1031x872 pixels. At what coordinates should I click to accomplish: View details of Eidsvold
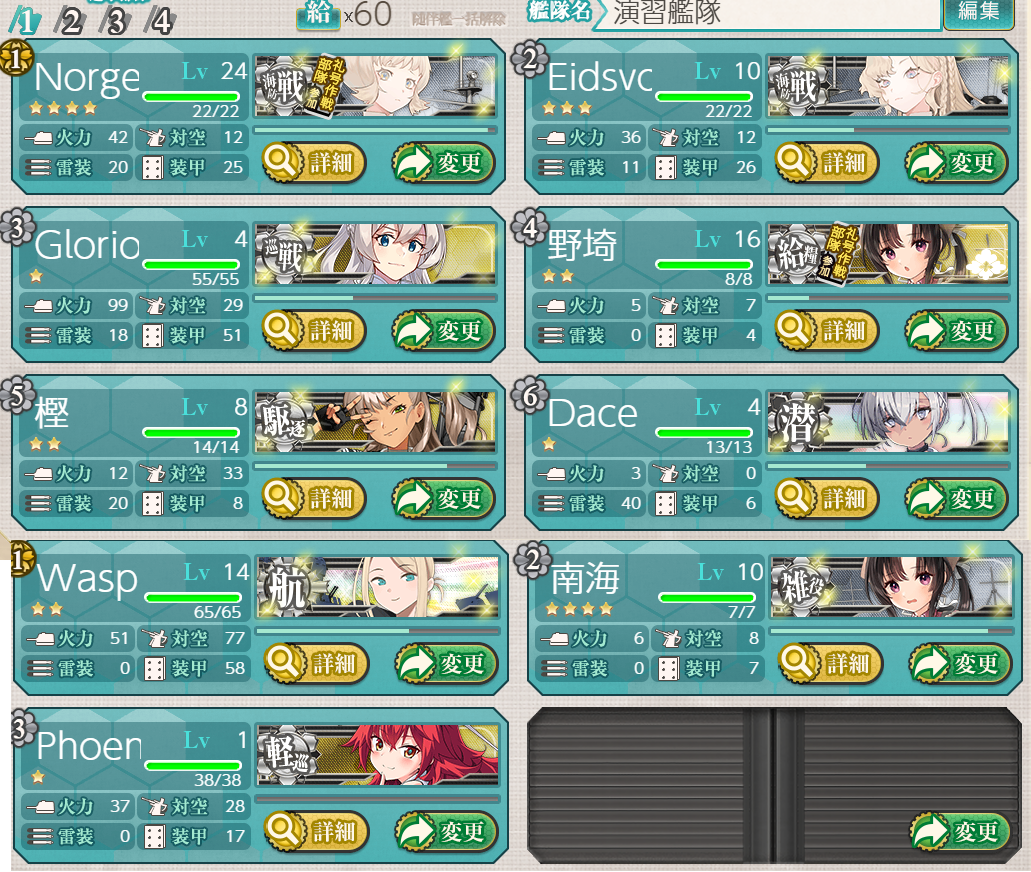point(827,162)
